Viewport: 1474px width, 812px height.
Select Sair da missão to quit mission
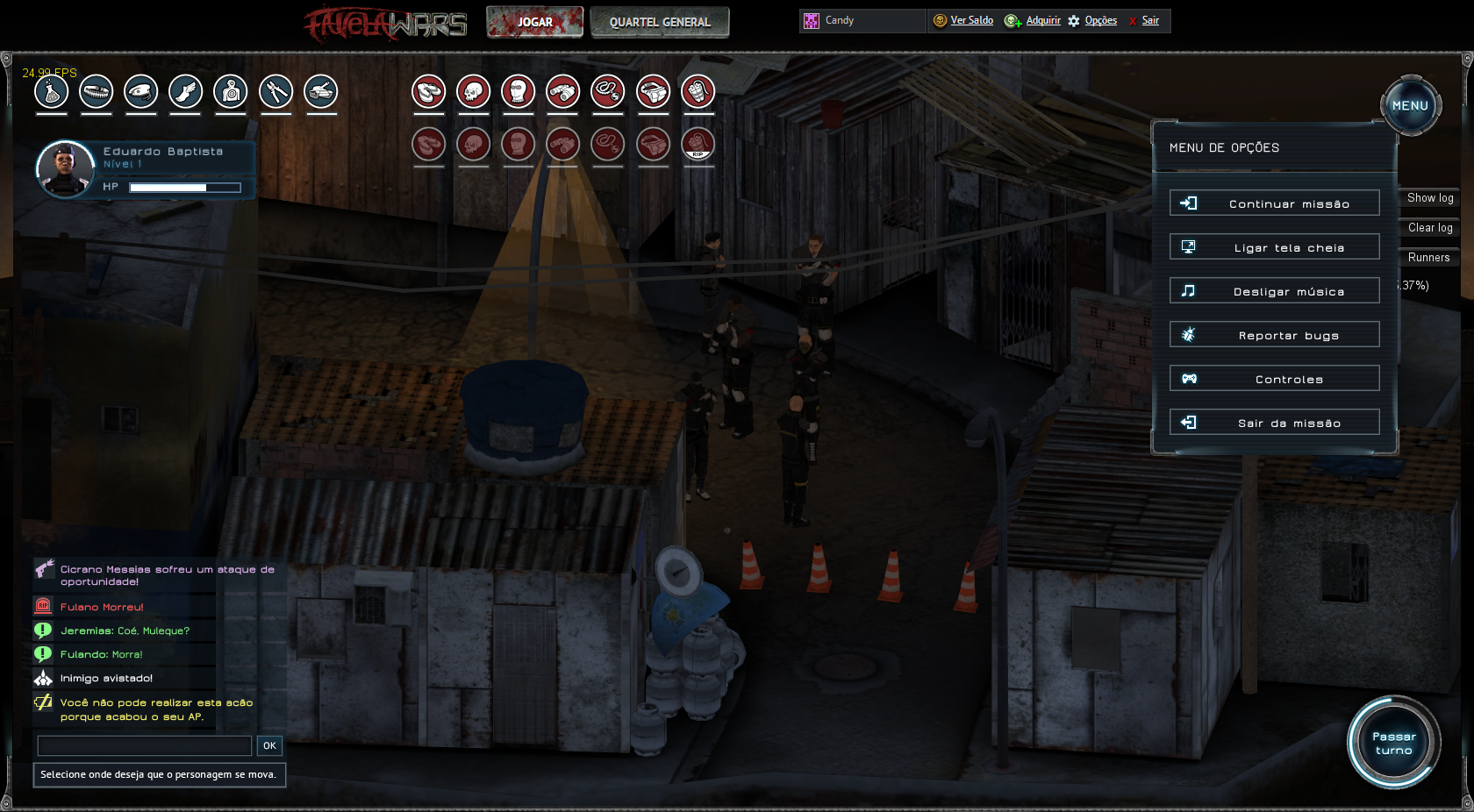[x=1274, y=423]
